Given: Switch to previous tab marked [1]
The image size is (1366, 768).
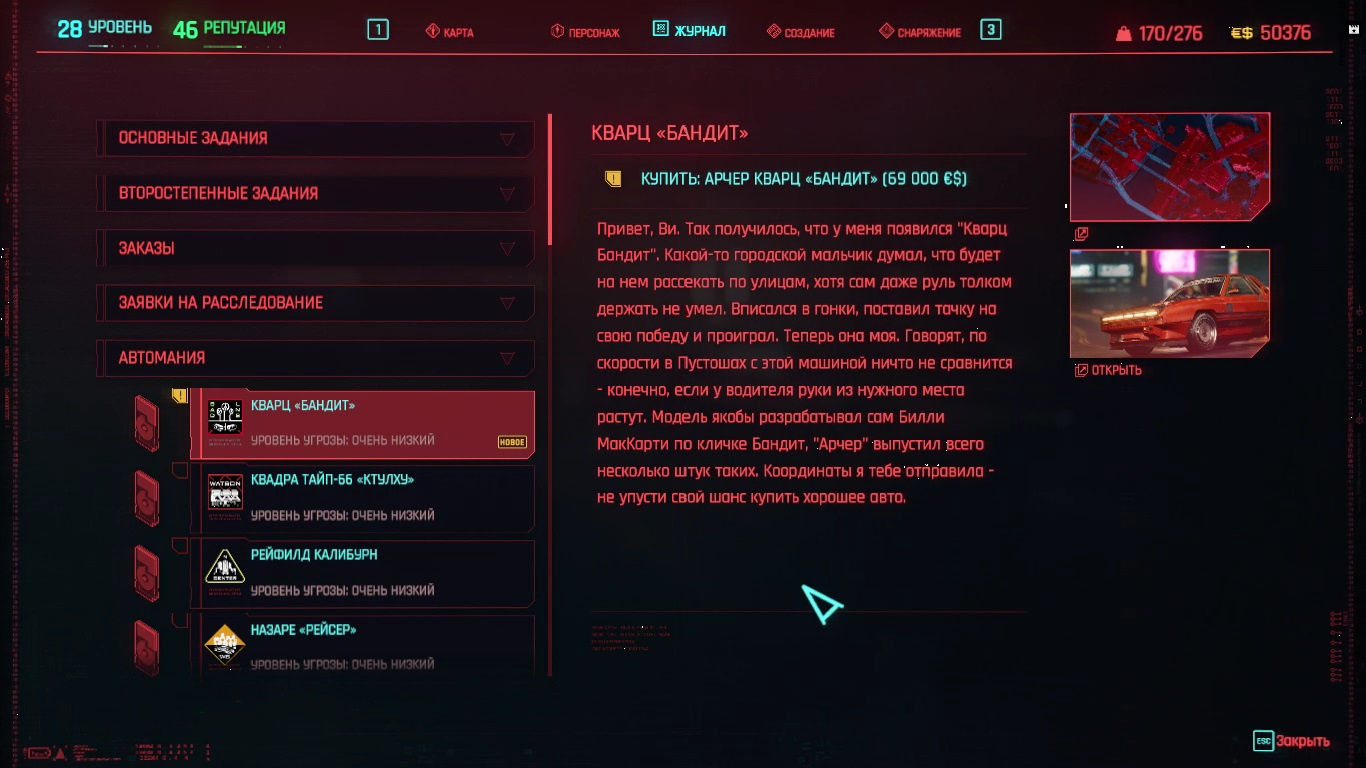Looking at the screenshot, I should (x=377, y=29).
